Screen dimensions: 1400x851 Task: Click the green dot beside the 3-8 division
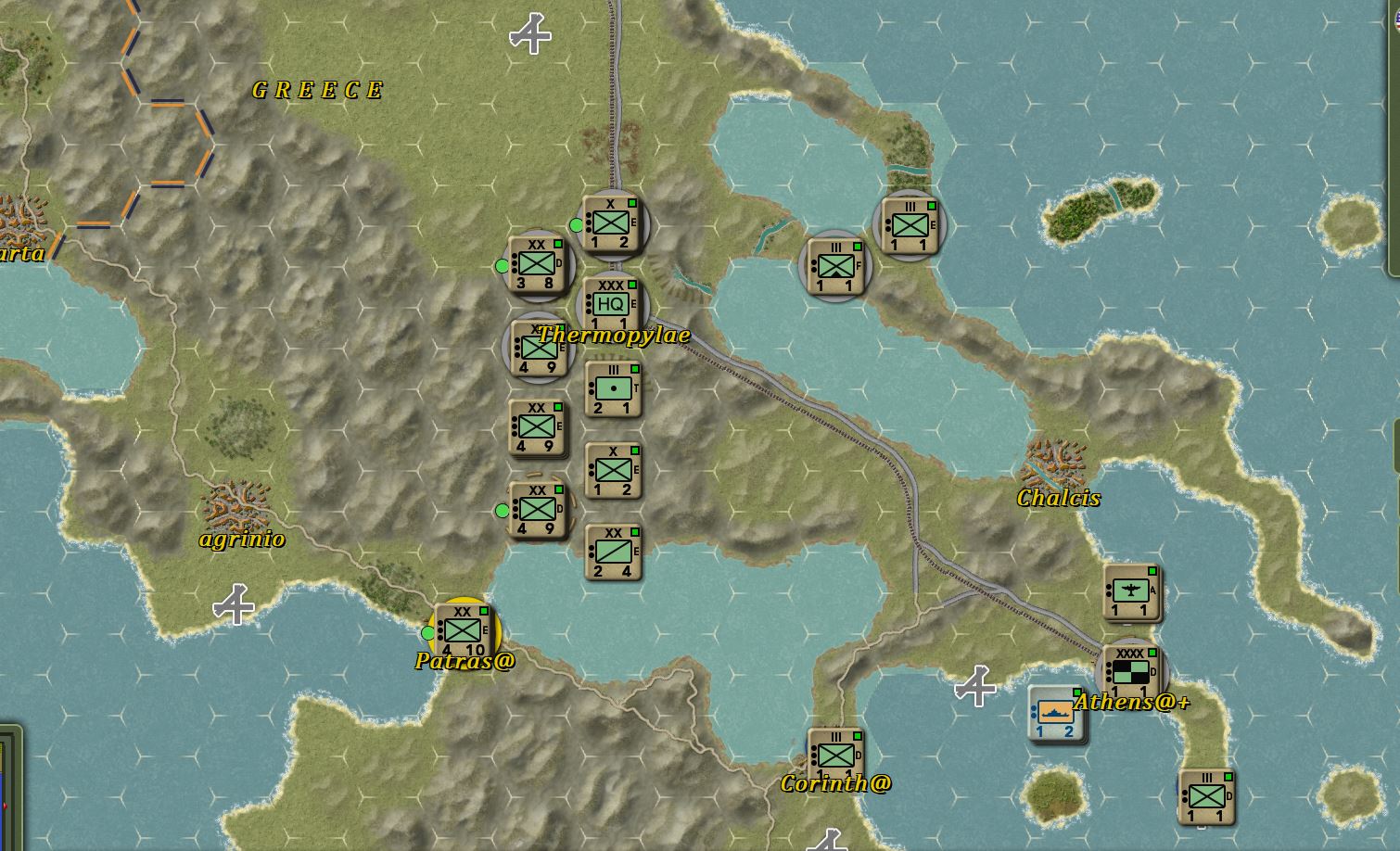[503, 264]
